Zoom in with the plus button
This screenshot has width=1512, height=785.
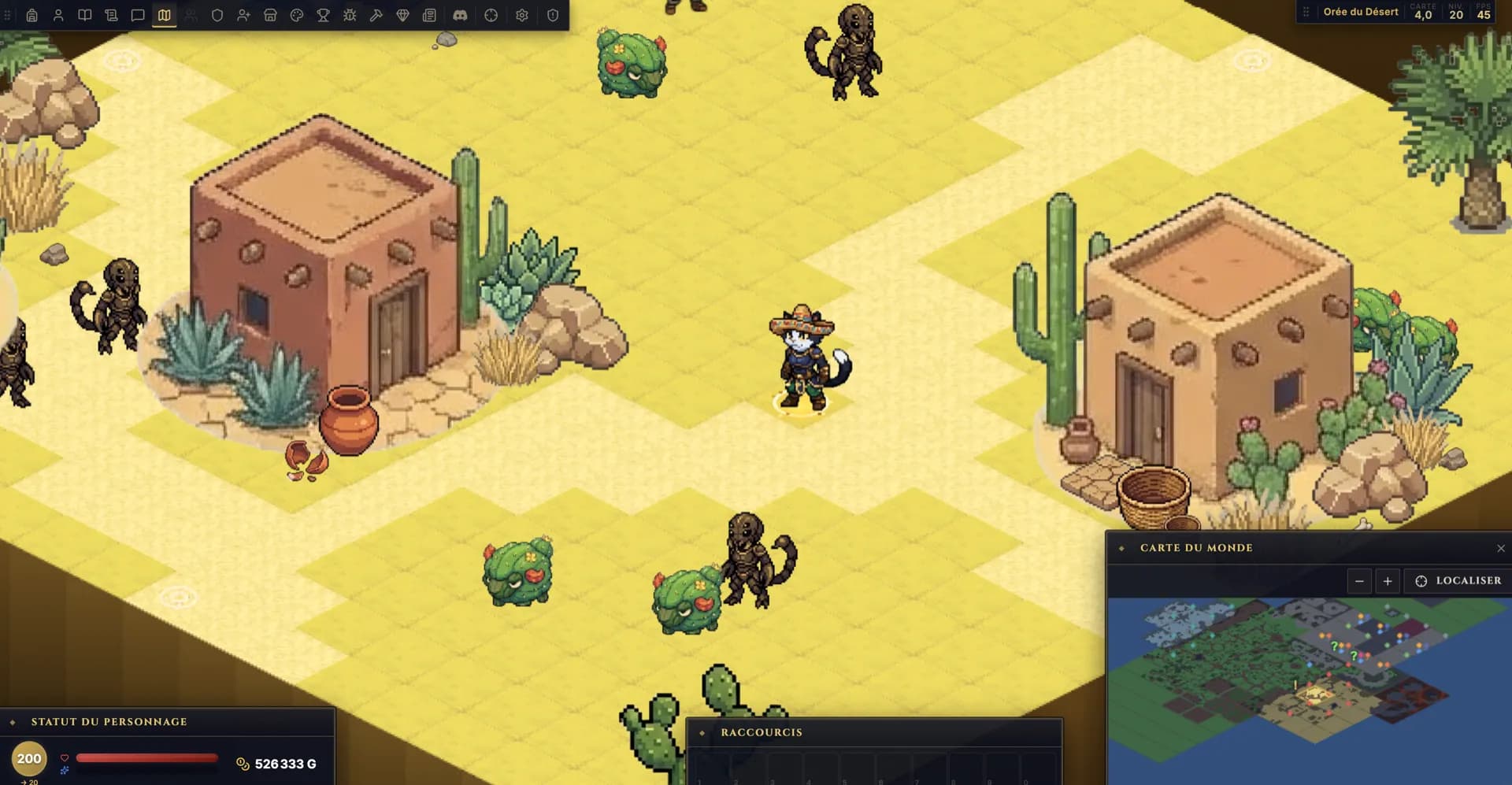1388,580
